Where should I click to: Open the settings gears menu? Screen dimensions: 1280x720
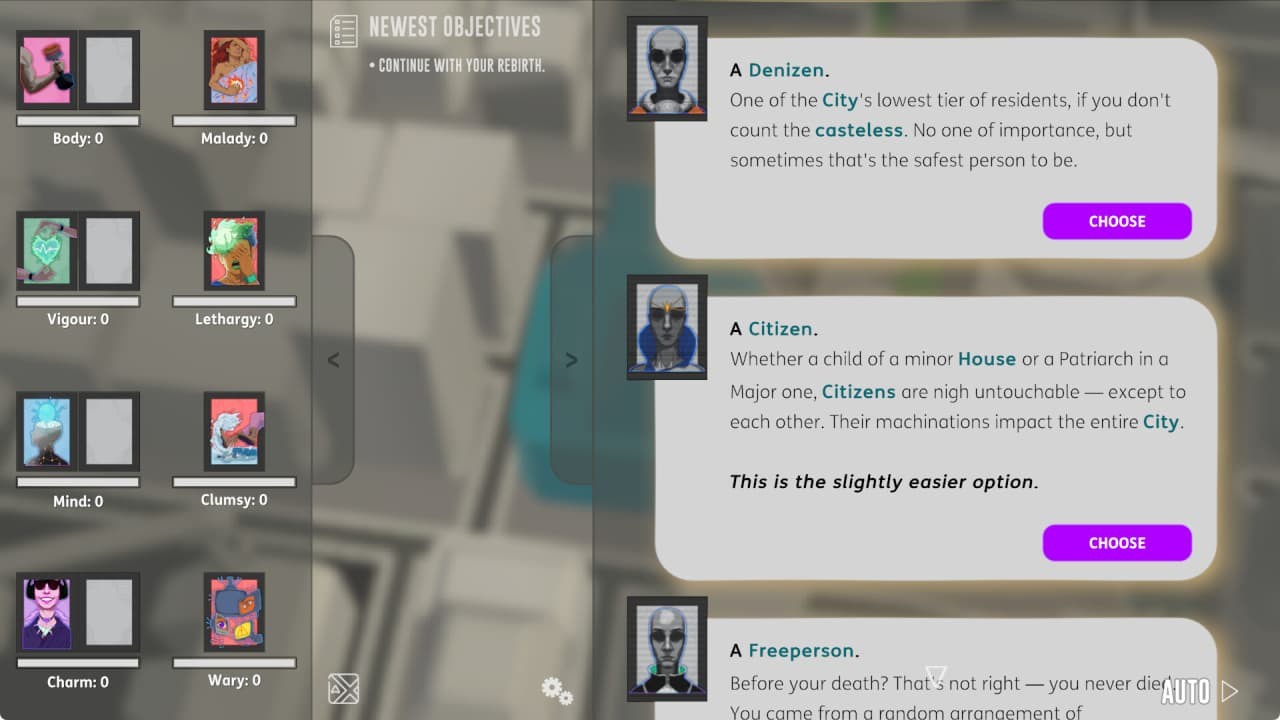[556, 690]
